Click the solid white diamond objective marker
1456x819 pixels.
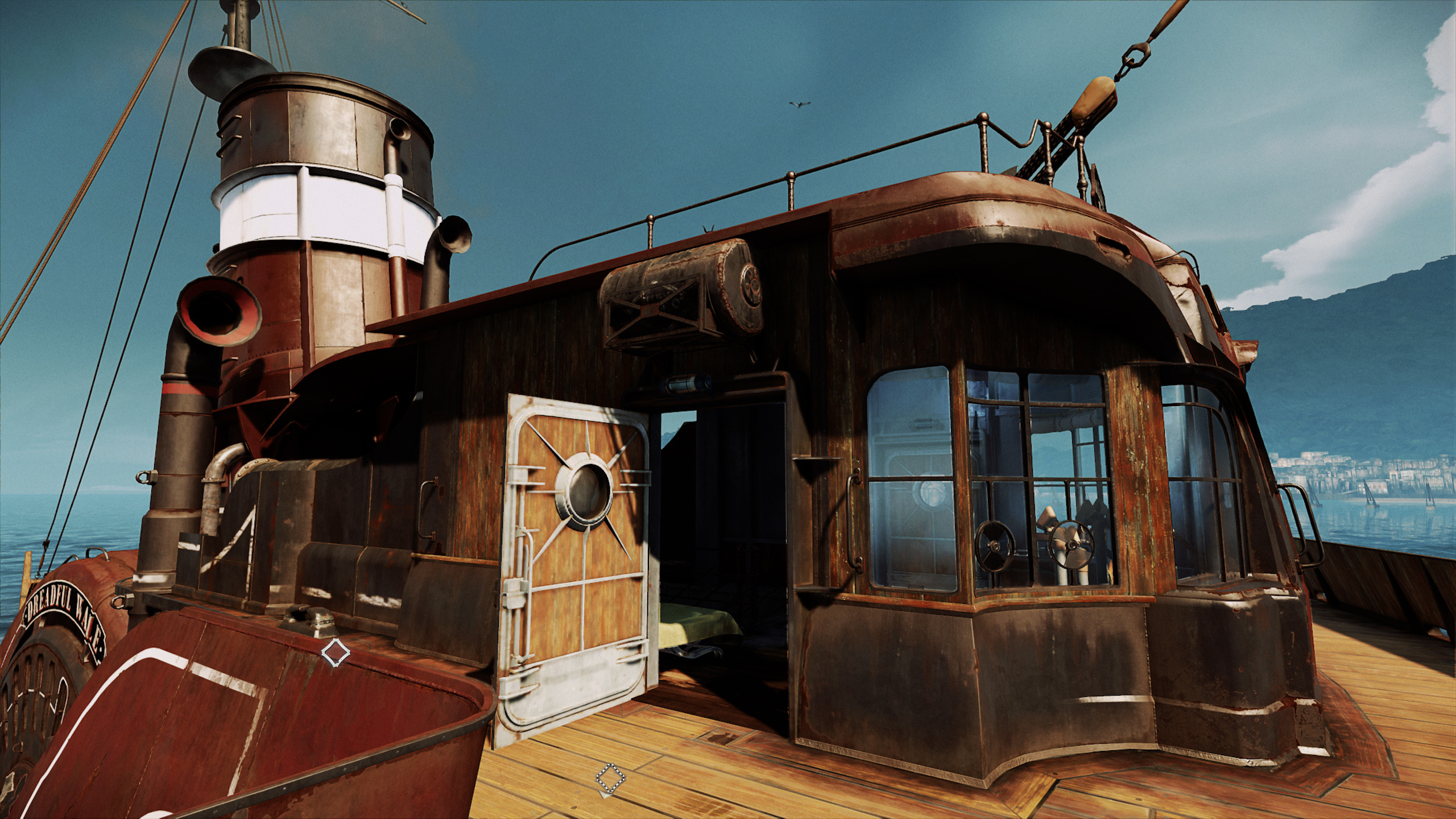(x=336, y=652)
